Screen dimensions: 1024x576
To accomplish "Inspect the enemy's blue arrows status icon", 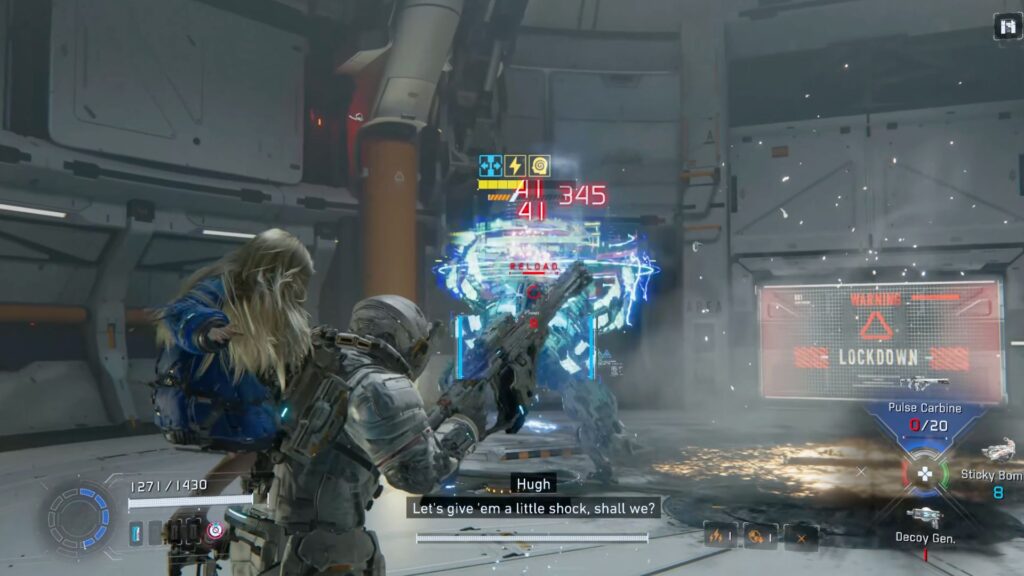I will (490, 166).
